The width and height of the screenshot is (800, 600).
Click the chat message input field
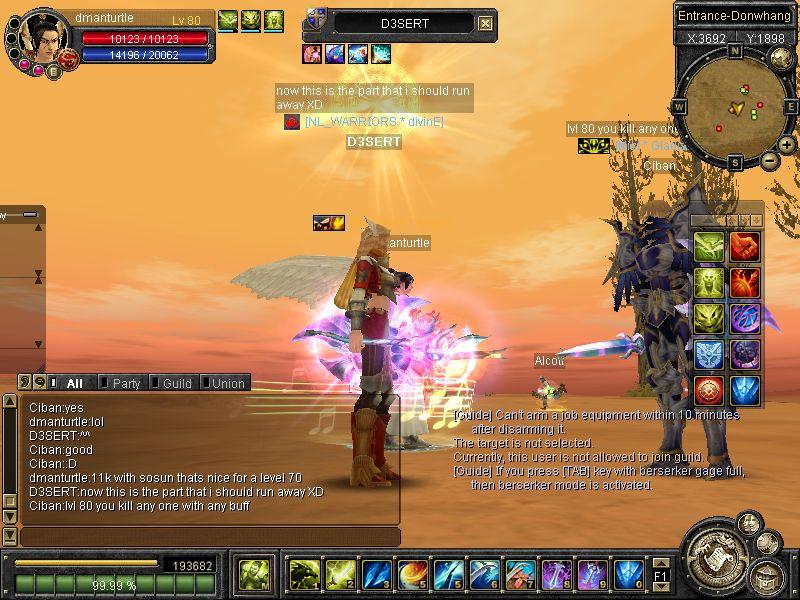click(x=210, y=537)
